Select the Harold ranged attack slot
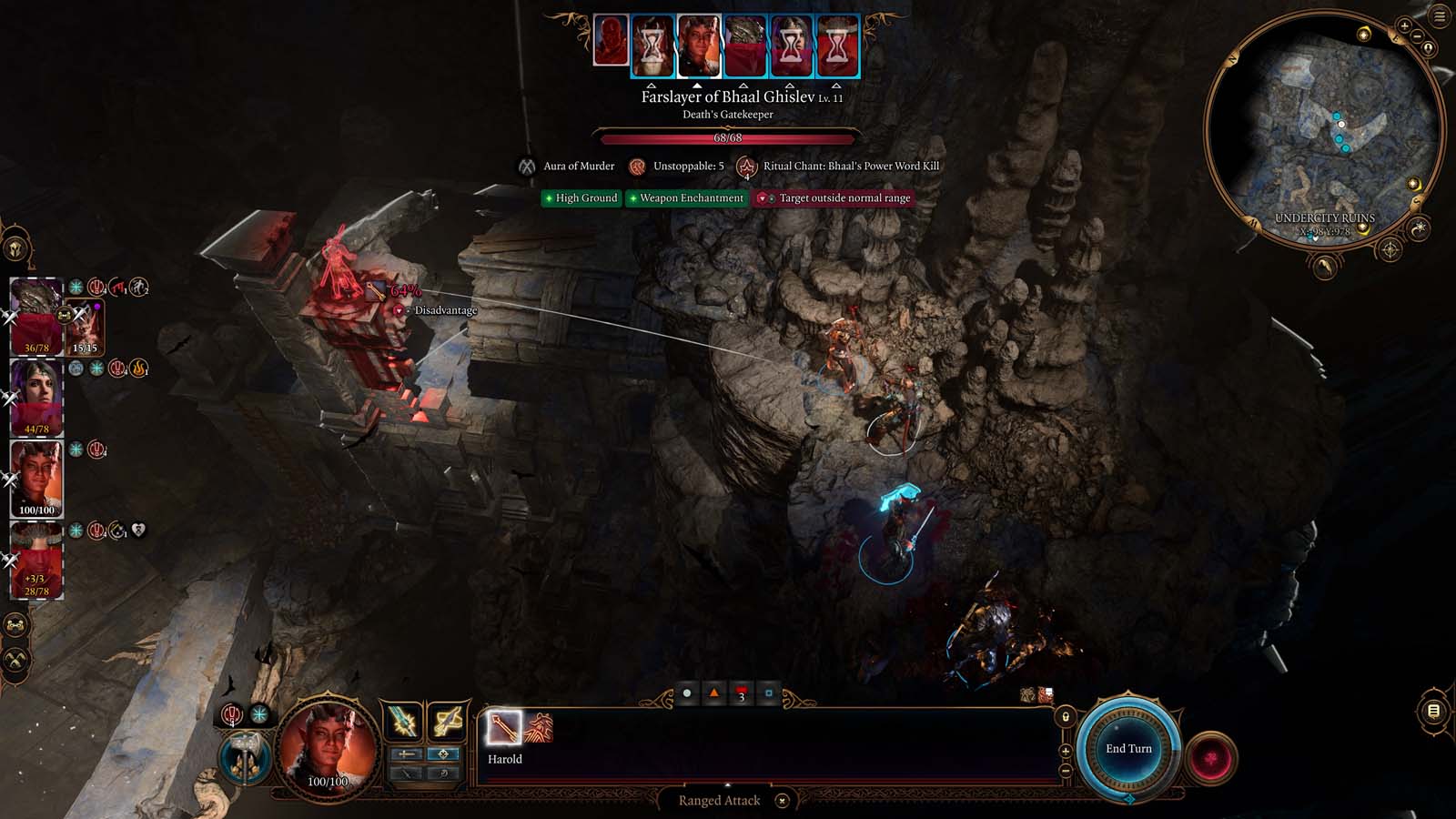The height and width of the screenshot is (819, 1456). pos(503,728)
